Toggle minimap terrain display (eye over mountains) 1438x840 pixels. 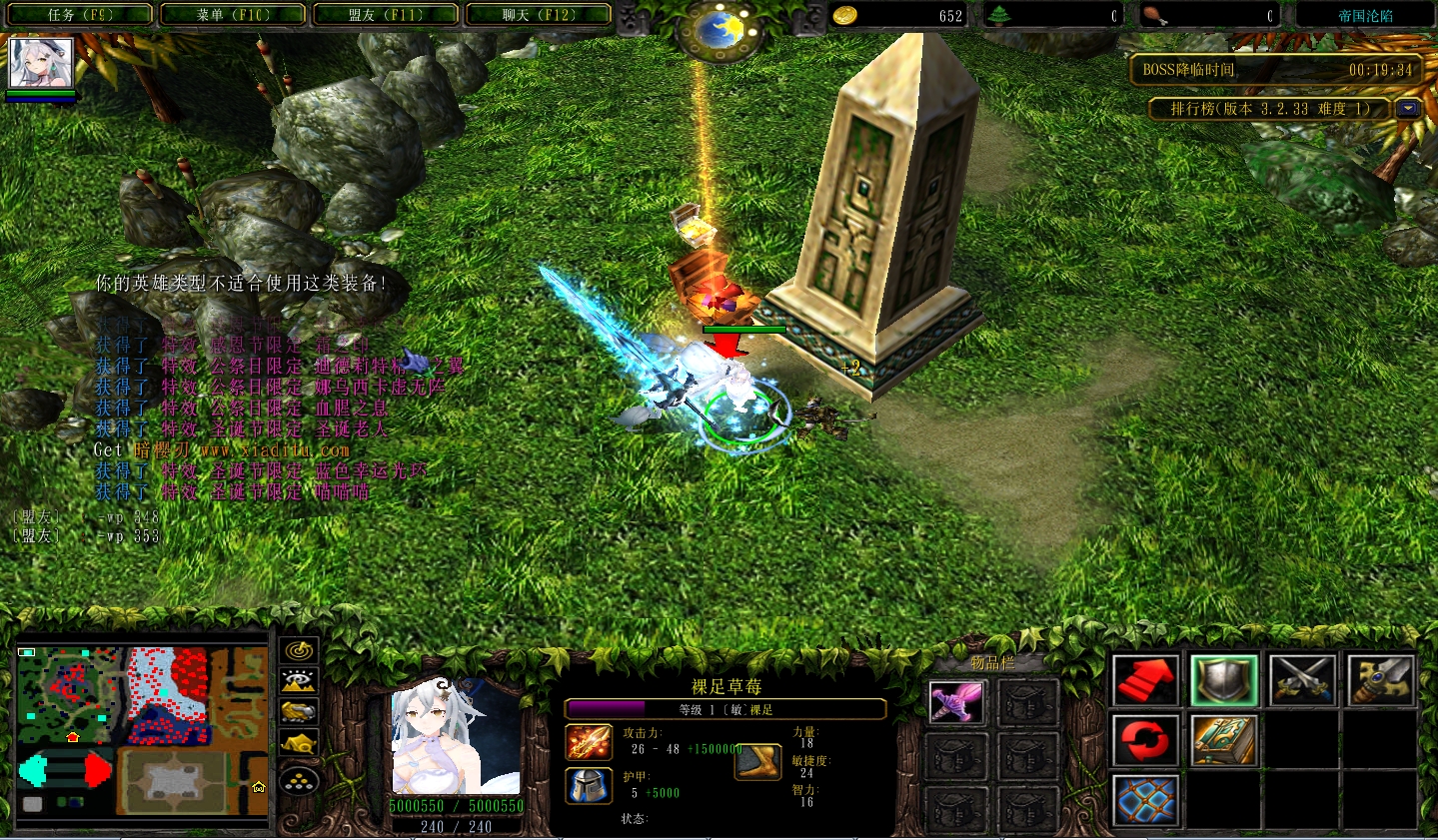point(299,682)
